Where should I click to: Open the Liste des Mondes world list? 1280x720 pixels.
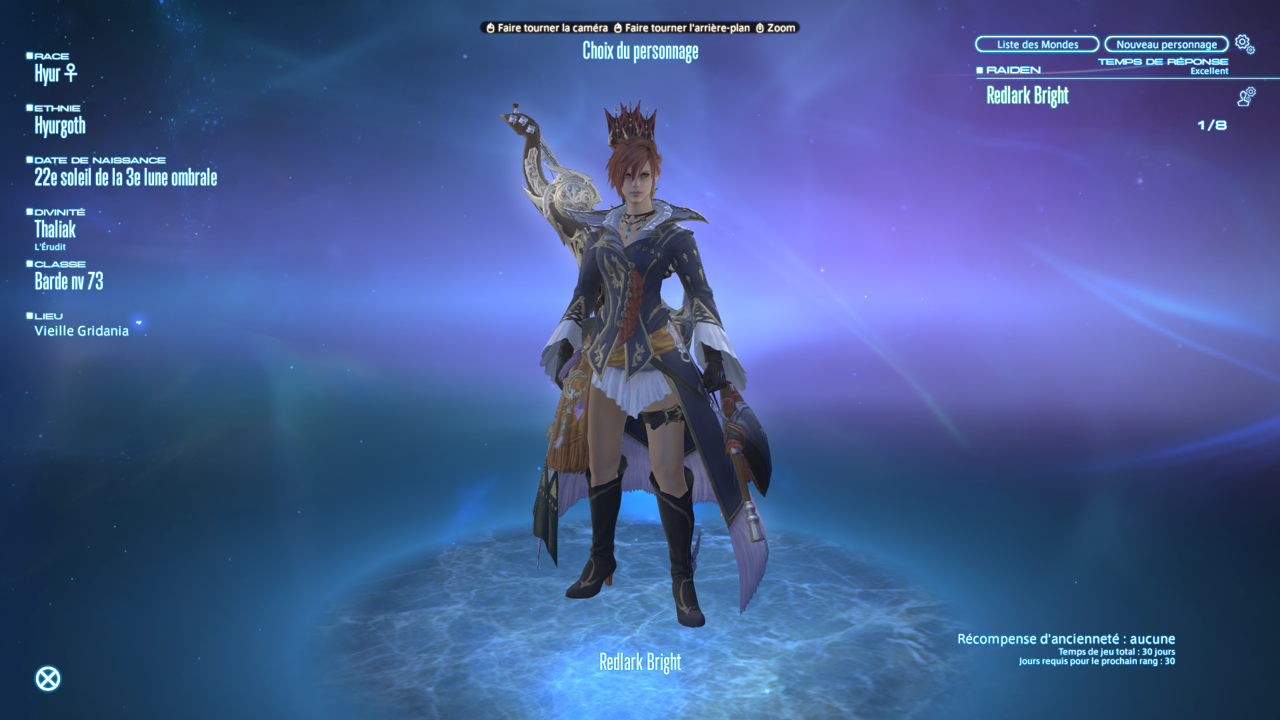tap(1037, 44)
